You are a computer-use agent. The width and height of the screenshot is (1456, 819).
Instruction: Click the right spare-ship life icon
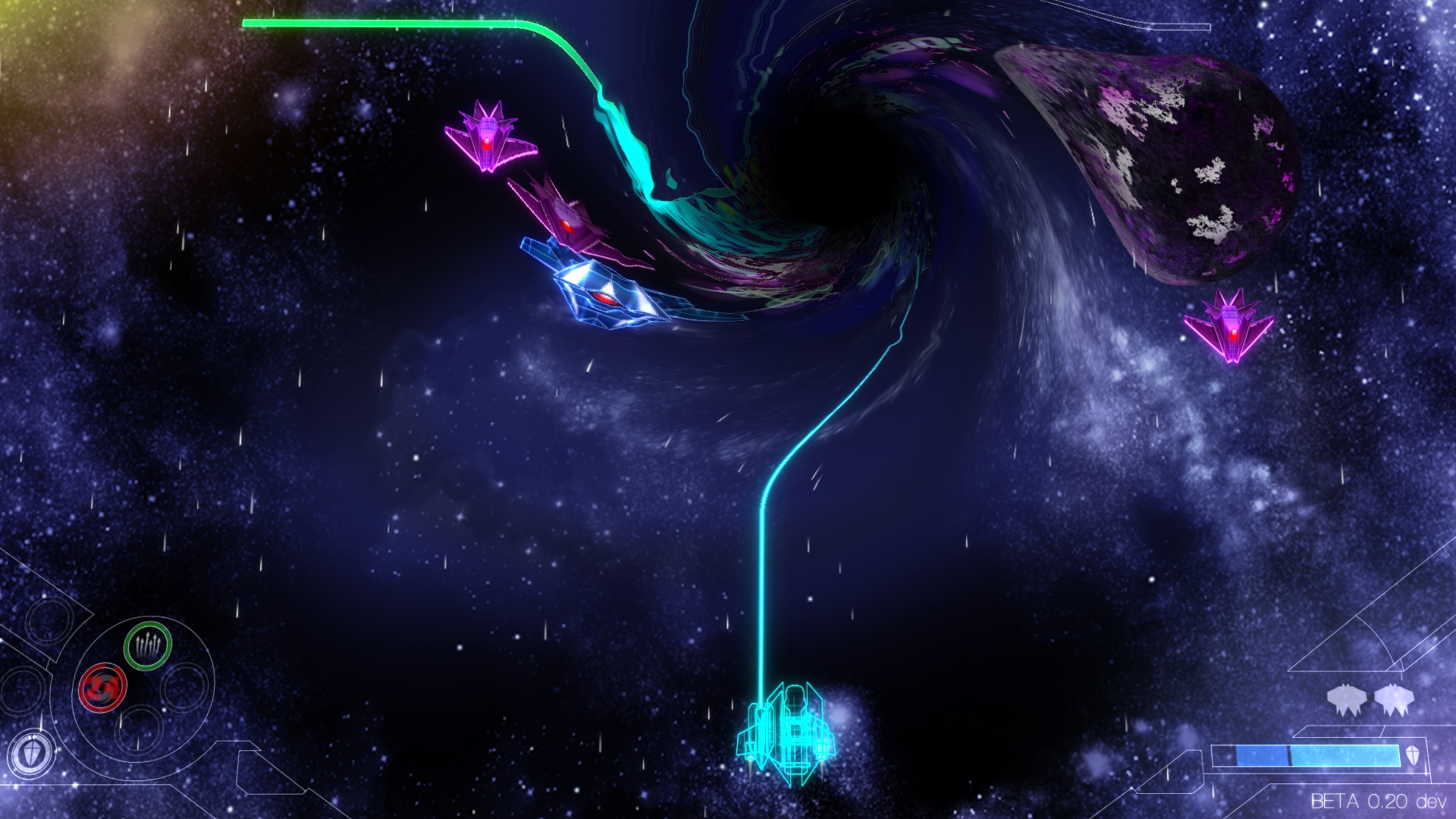(x=1394, y=699)
